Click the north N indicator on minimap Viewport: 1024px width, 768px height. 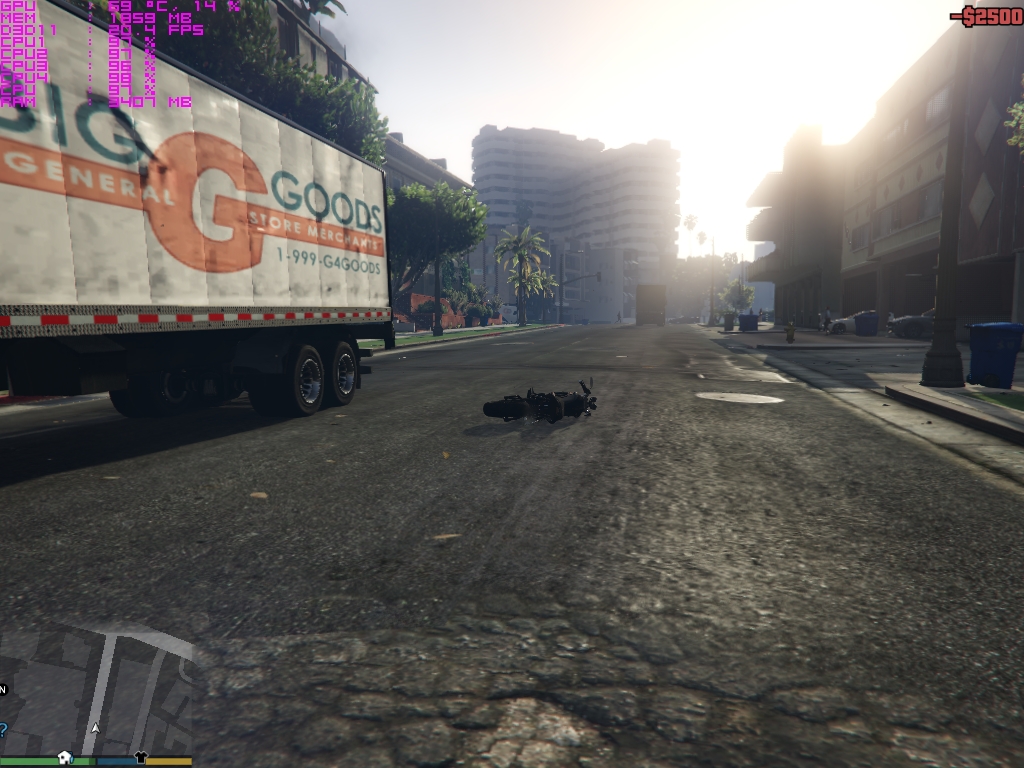point(3,689)
